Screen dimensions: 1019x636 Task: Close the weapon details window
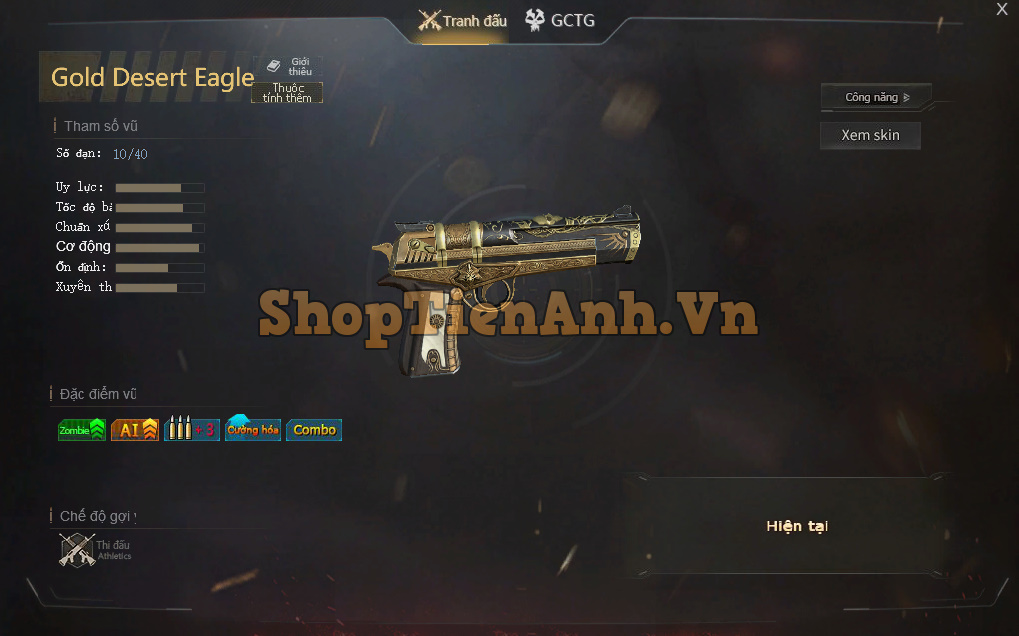(x=1002, y=10)
